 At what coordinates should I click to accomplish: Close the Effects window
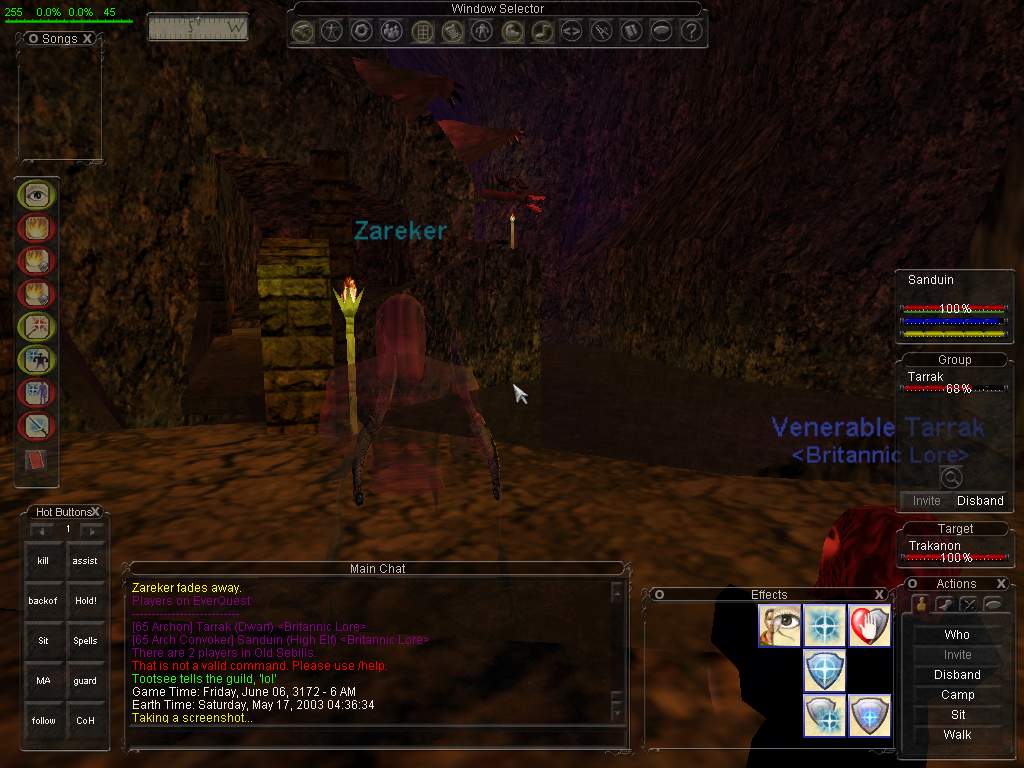tap(879, 594)
